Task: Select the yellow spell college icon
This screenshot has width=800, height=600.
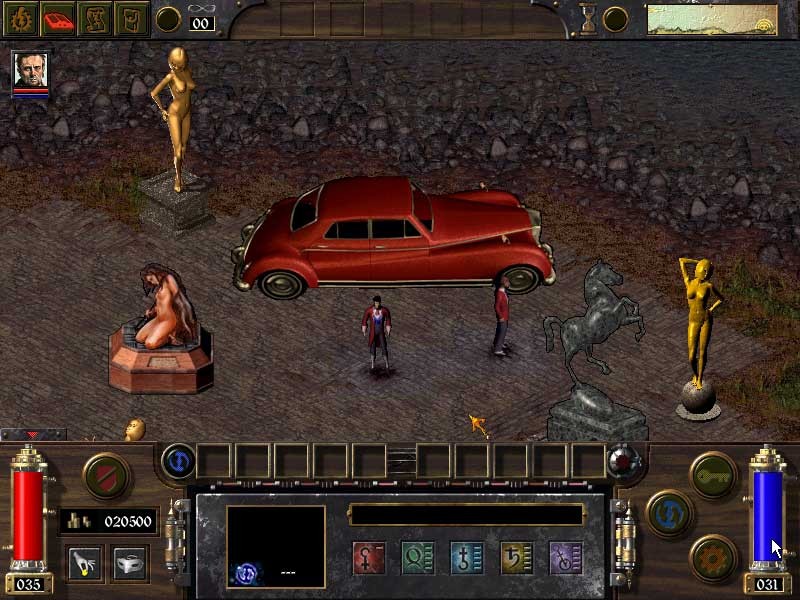Action: (x=516, y=556)
